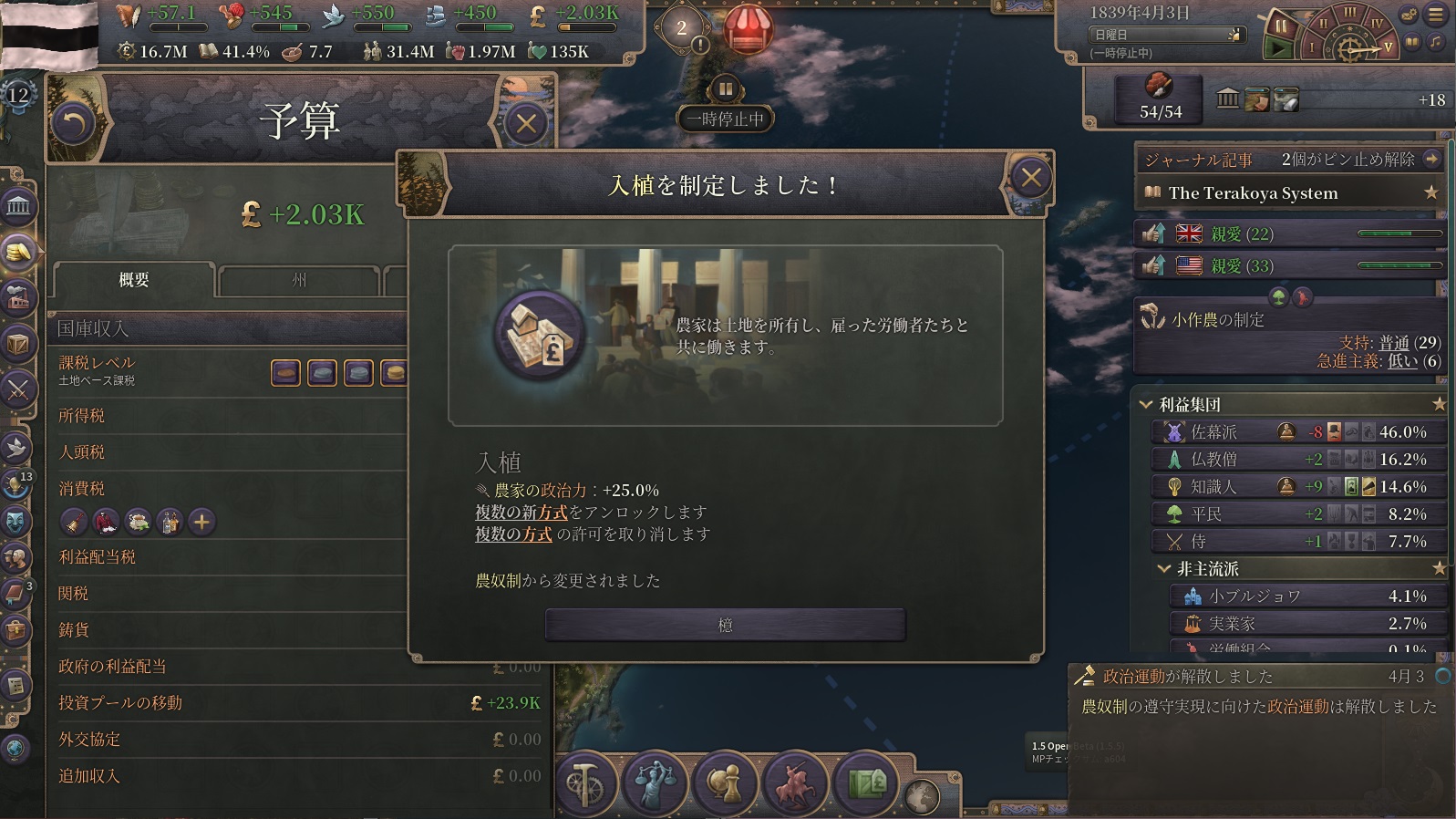Switch to the 概要 budget tab

point(134,280)
